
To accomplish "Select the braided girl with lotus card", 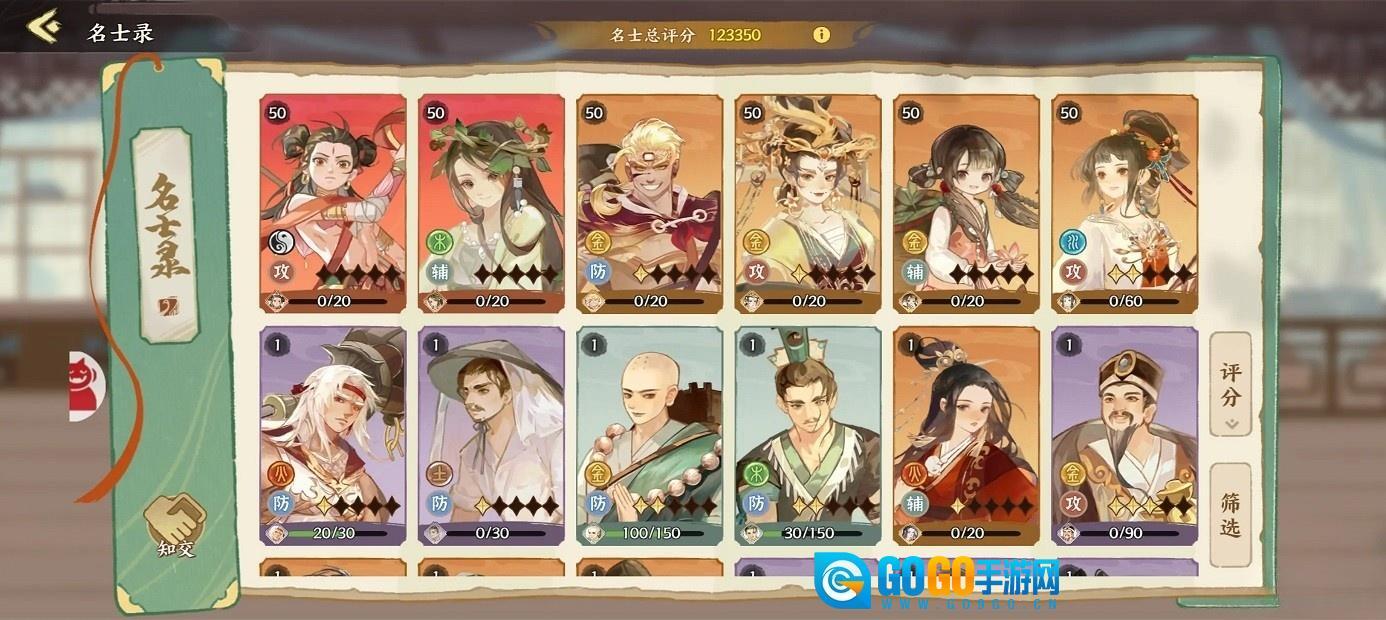I will tap(966, 204).
